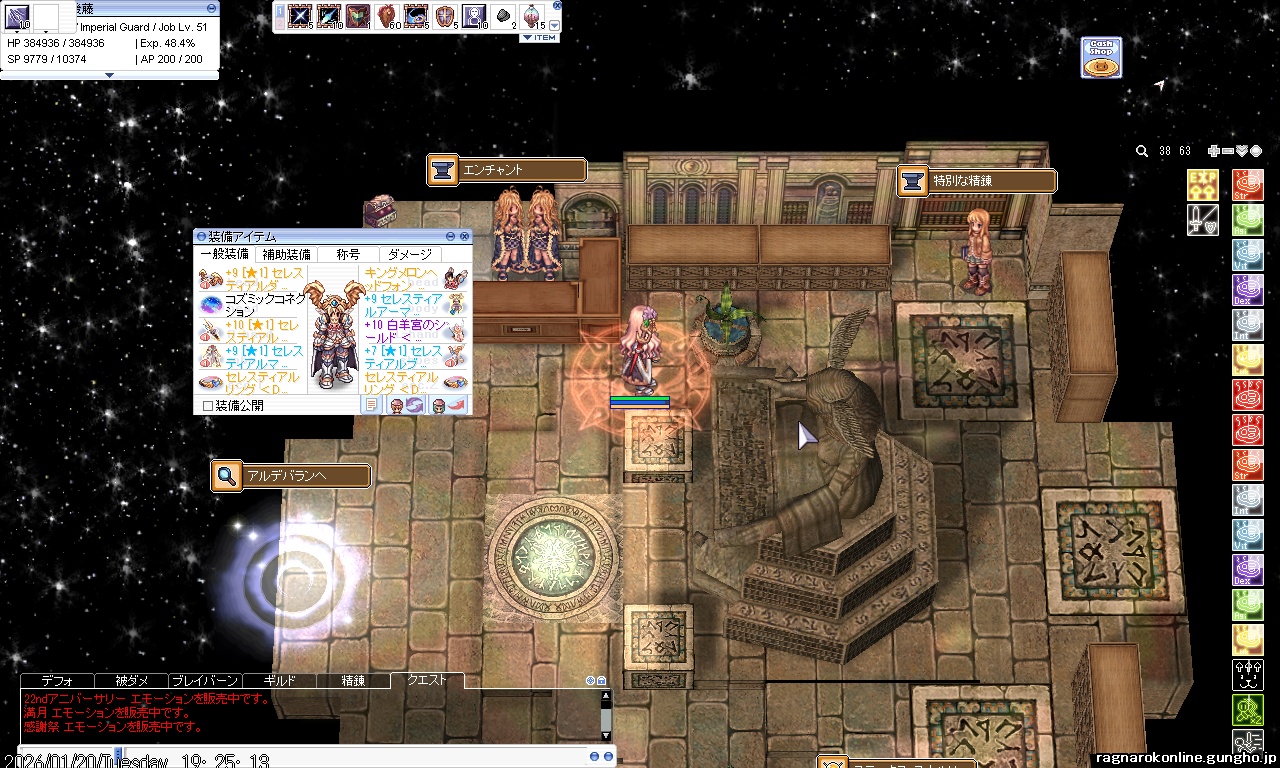Select the ダメージ tab in the equipment window
Viewport: 1280px width, 768px height.
tap(410, 255)
